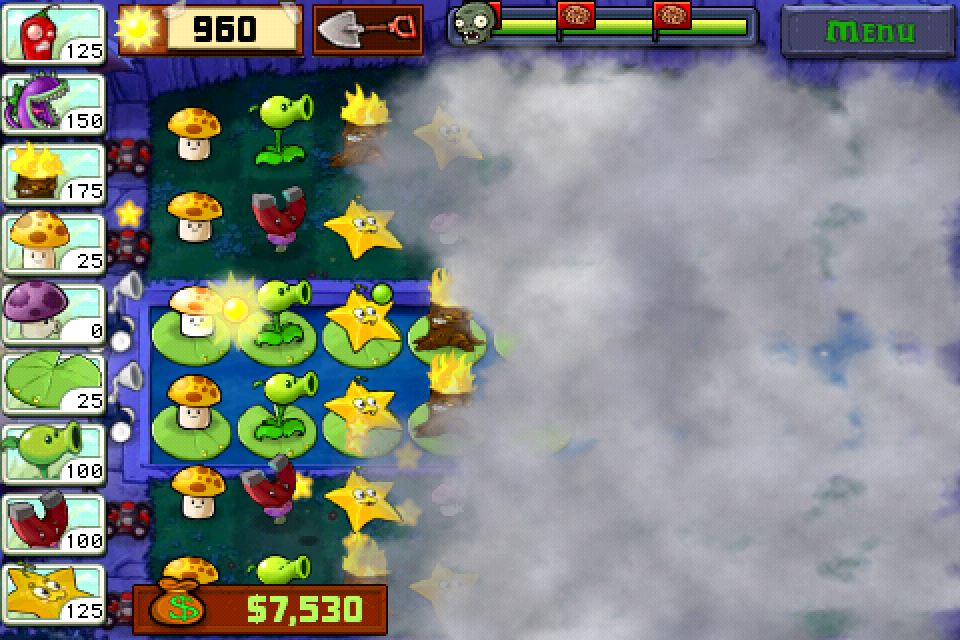Select the Peashooter seed packet

click(x=55, y=452)
